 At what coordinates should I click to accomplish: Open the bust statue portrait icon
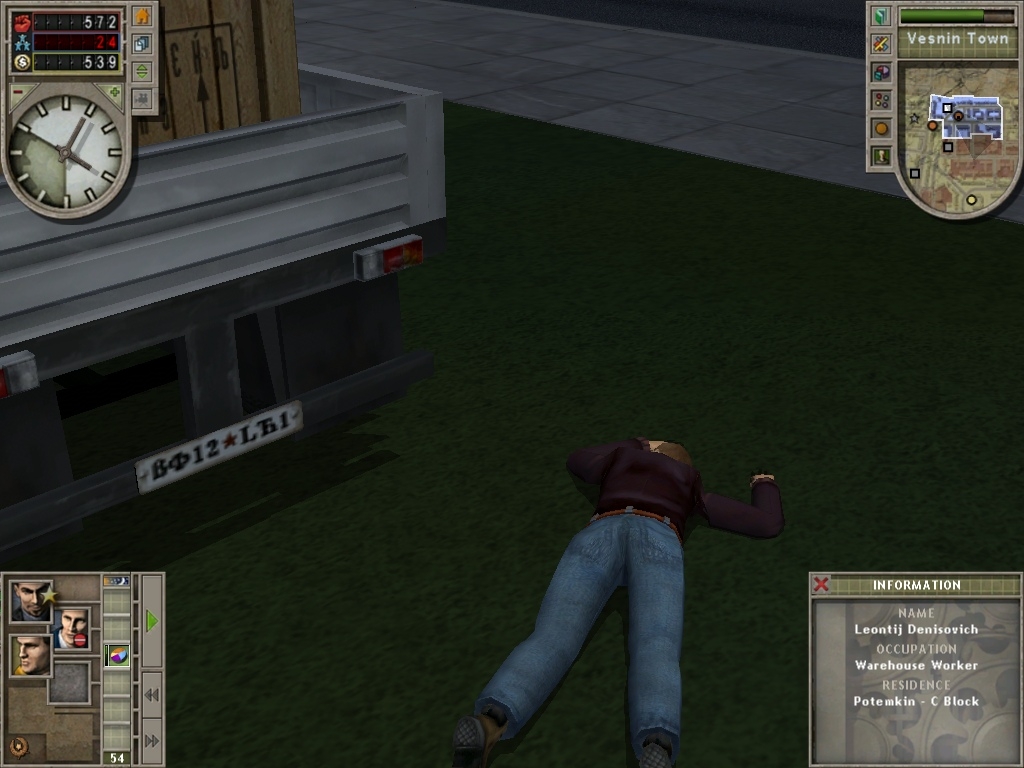coord(880,156)
